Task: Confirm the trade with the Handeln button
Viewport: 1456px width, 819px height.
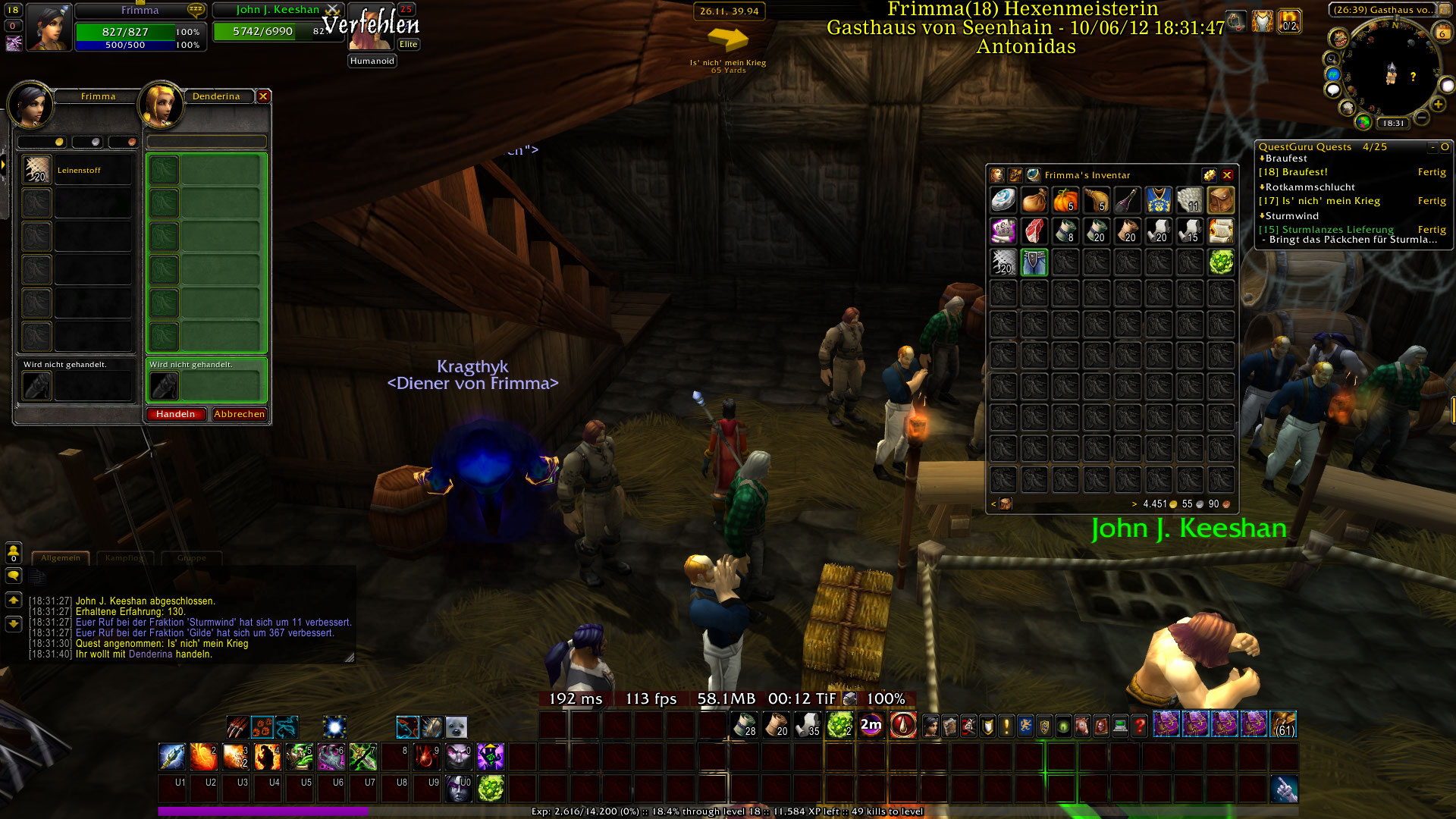Action: (176, 414)
